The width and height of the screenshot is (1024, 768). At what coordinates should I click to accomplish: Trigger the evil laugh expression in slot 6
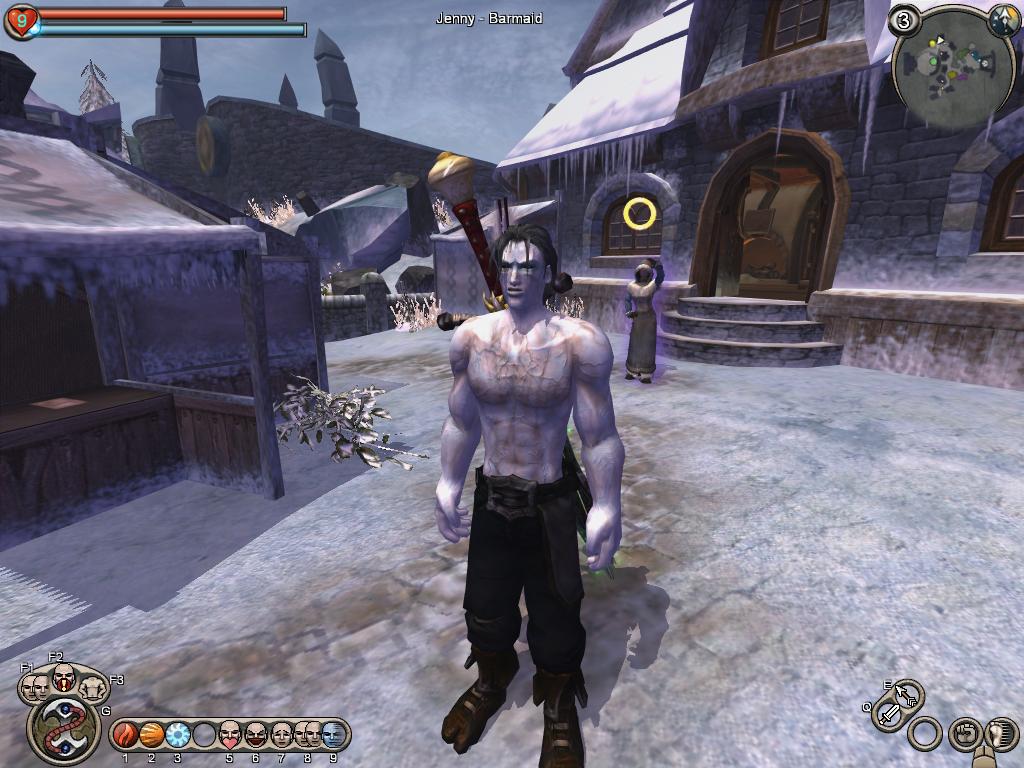pos(256,735)
